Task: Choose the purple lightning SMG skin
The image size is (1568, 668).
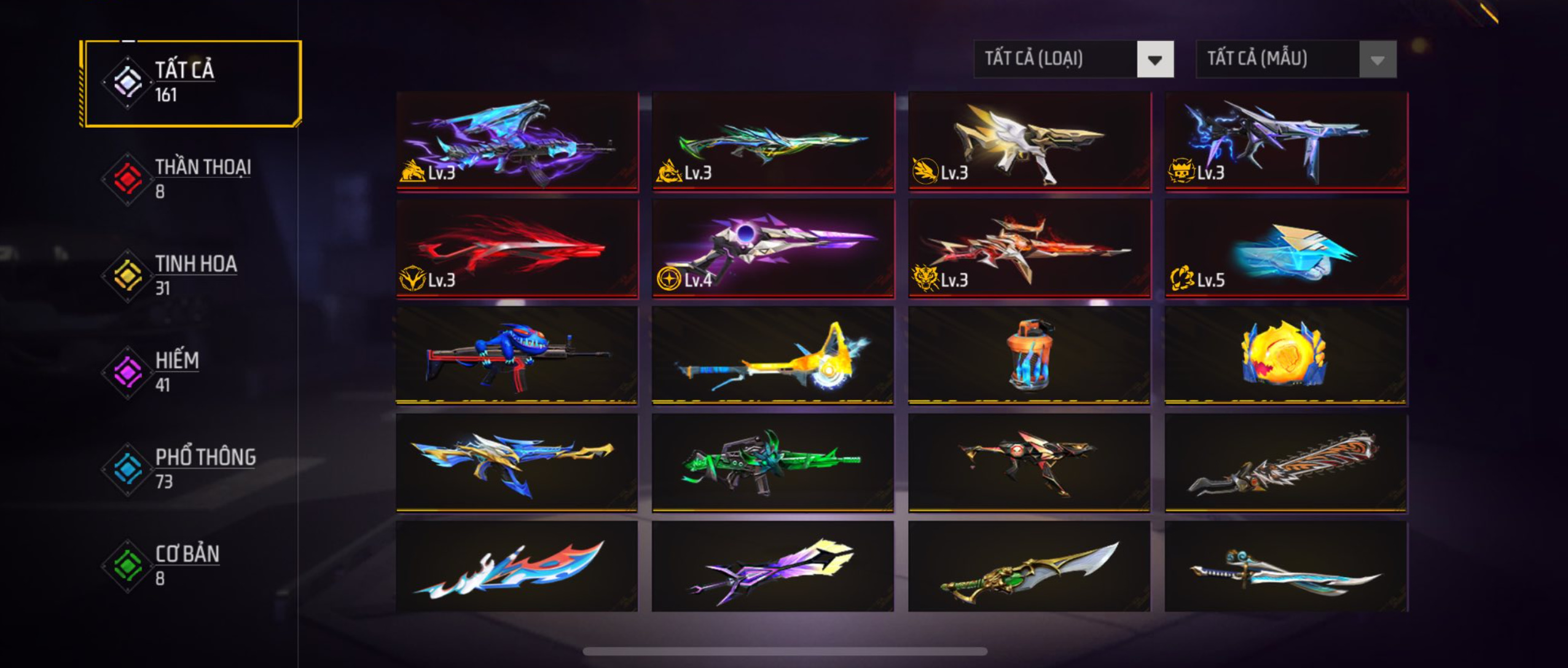Action: coord(1286,141)
